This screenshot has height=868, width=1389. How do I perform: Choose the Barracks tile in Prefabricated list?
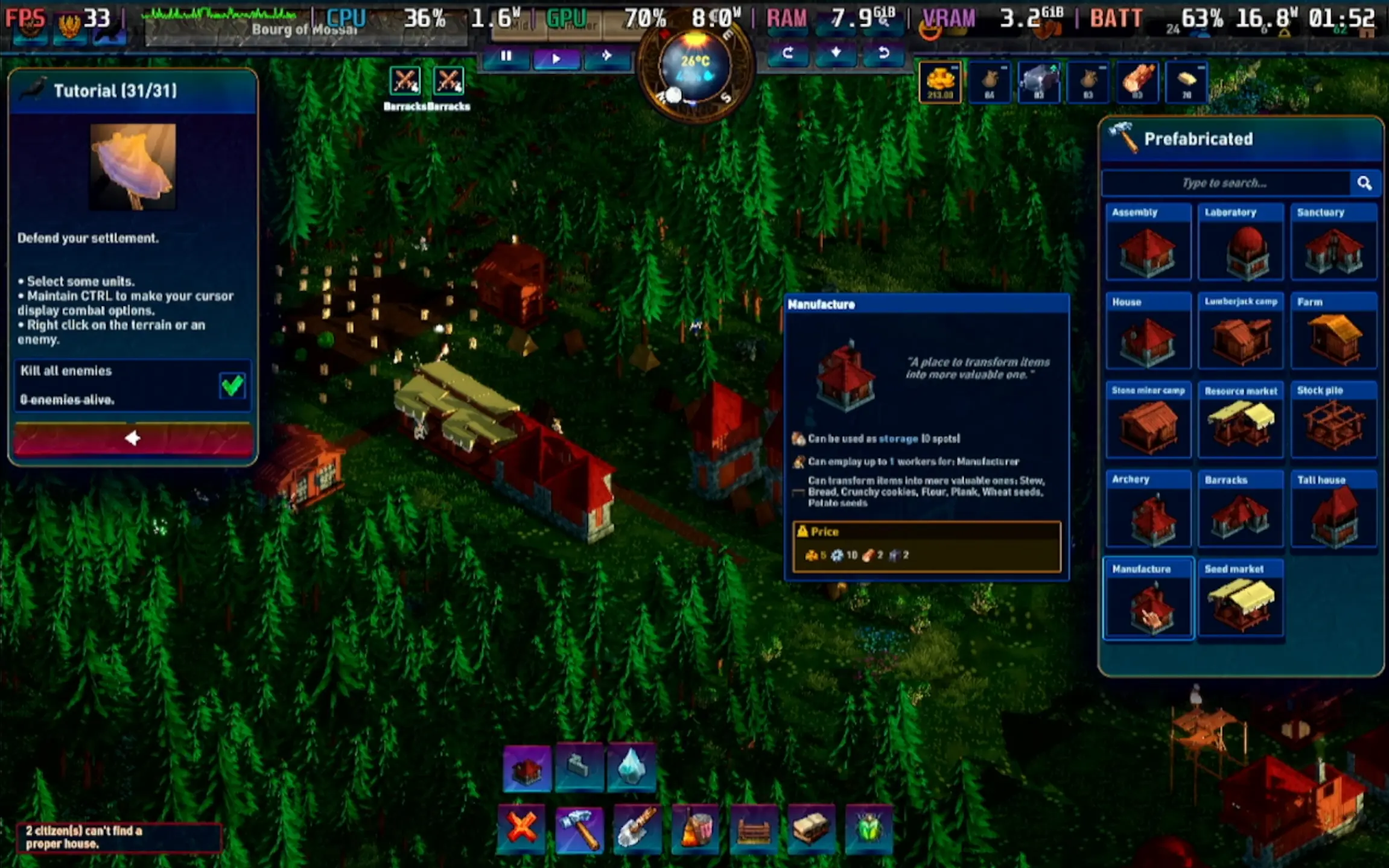pyautogui.click(x=1241, y=509)
